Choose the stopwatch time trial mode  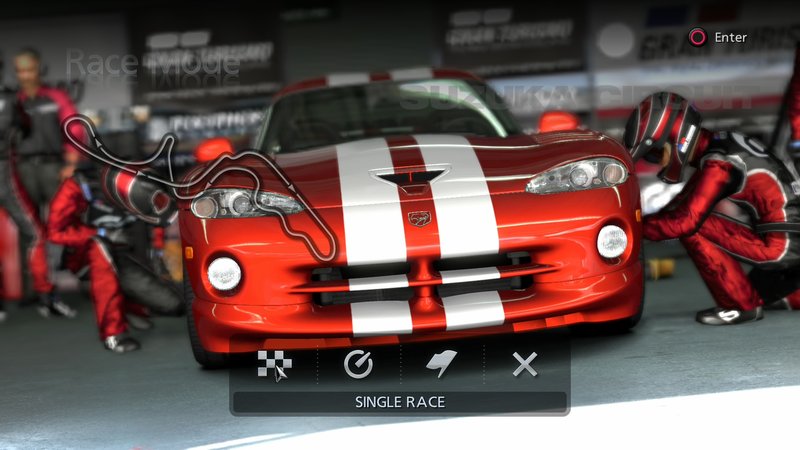point(358,364)
